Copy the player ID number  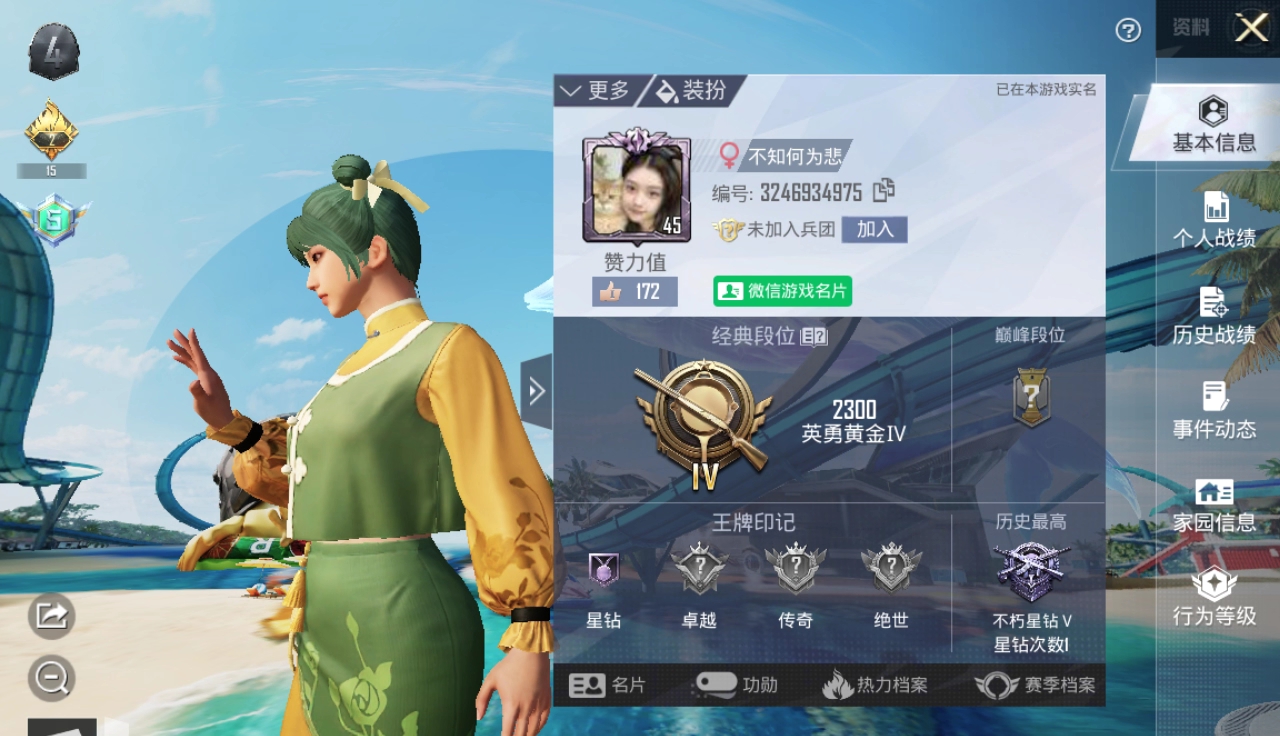[x=884, y=190]
